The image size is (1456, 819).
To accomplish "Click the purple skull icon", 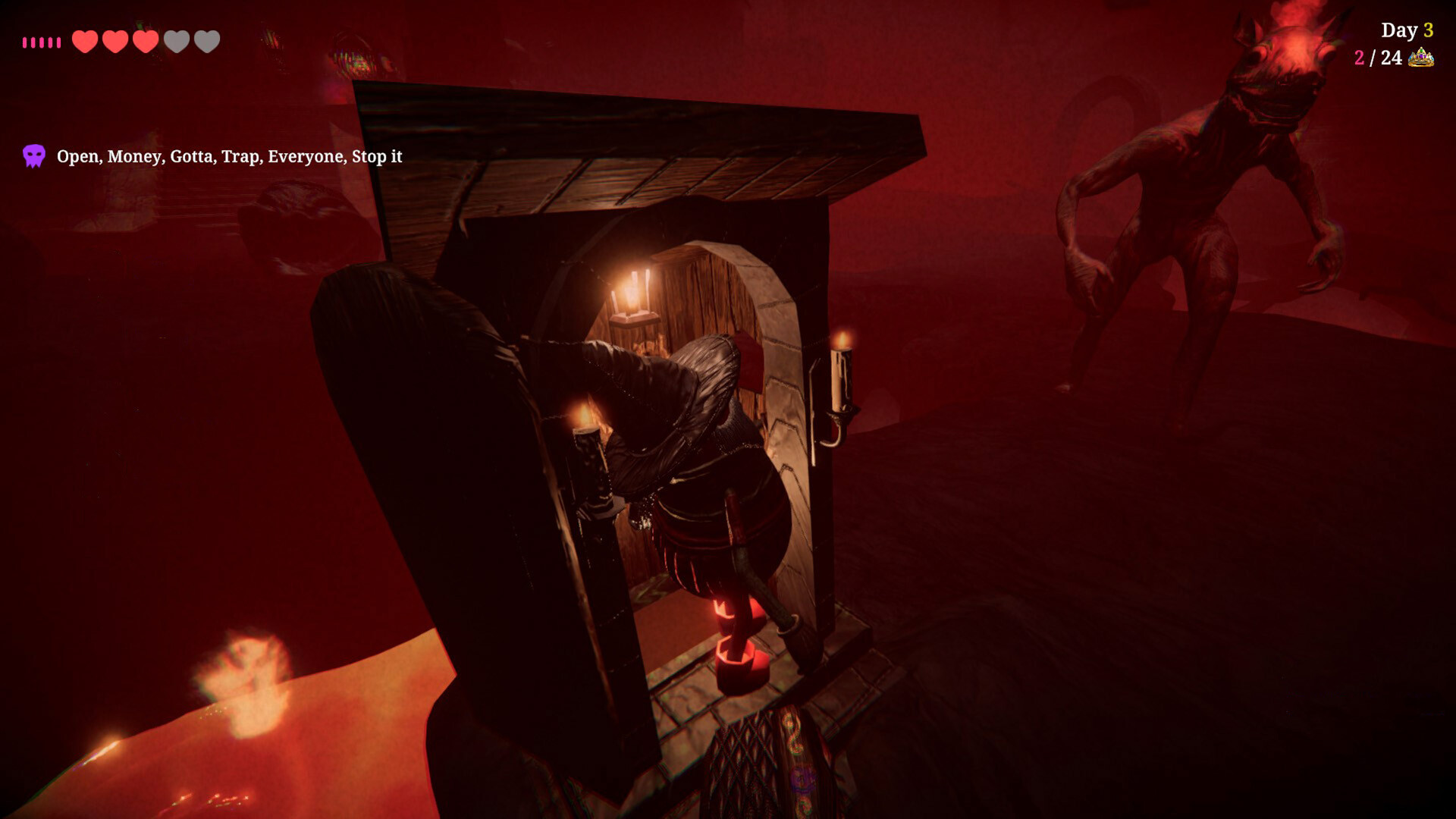I will [x=34, y=156].
